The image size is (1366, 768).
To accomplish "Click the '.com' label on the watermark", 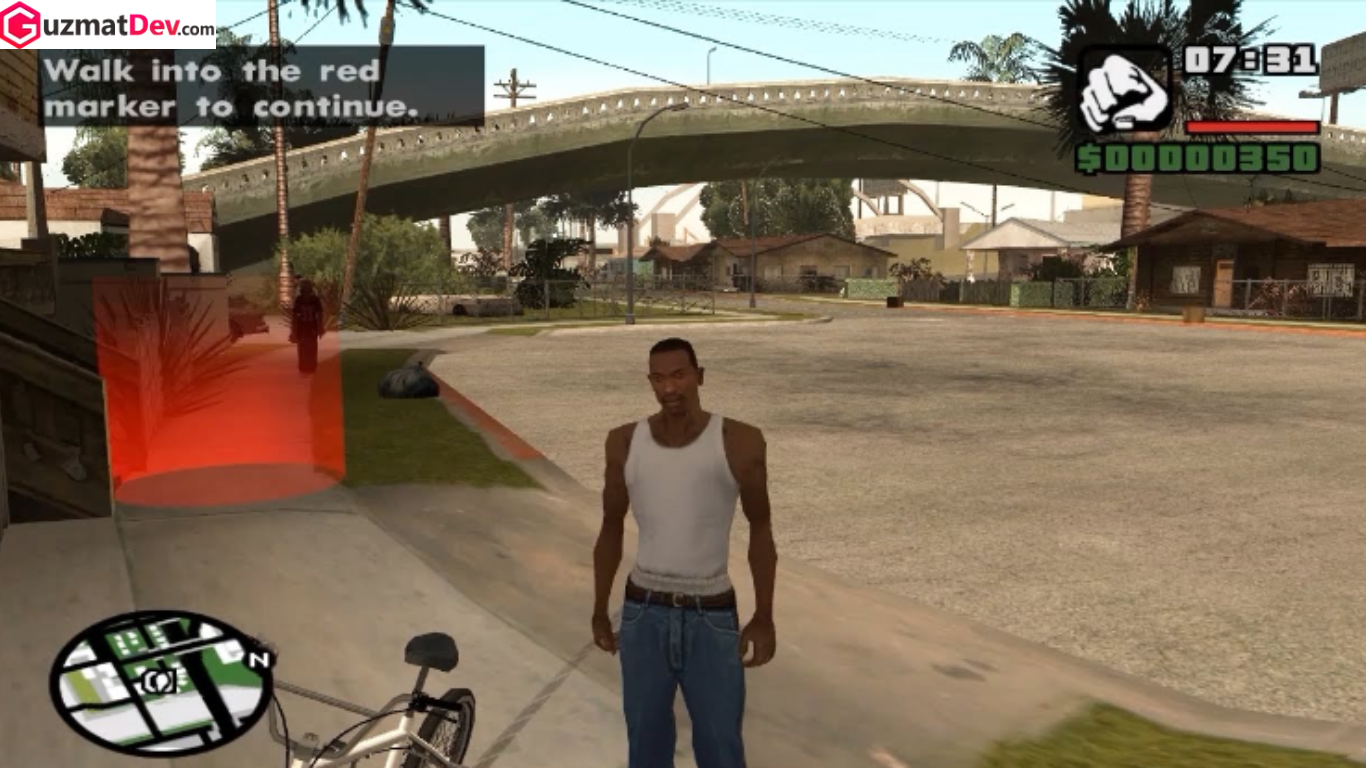I will point(196,30).
